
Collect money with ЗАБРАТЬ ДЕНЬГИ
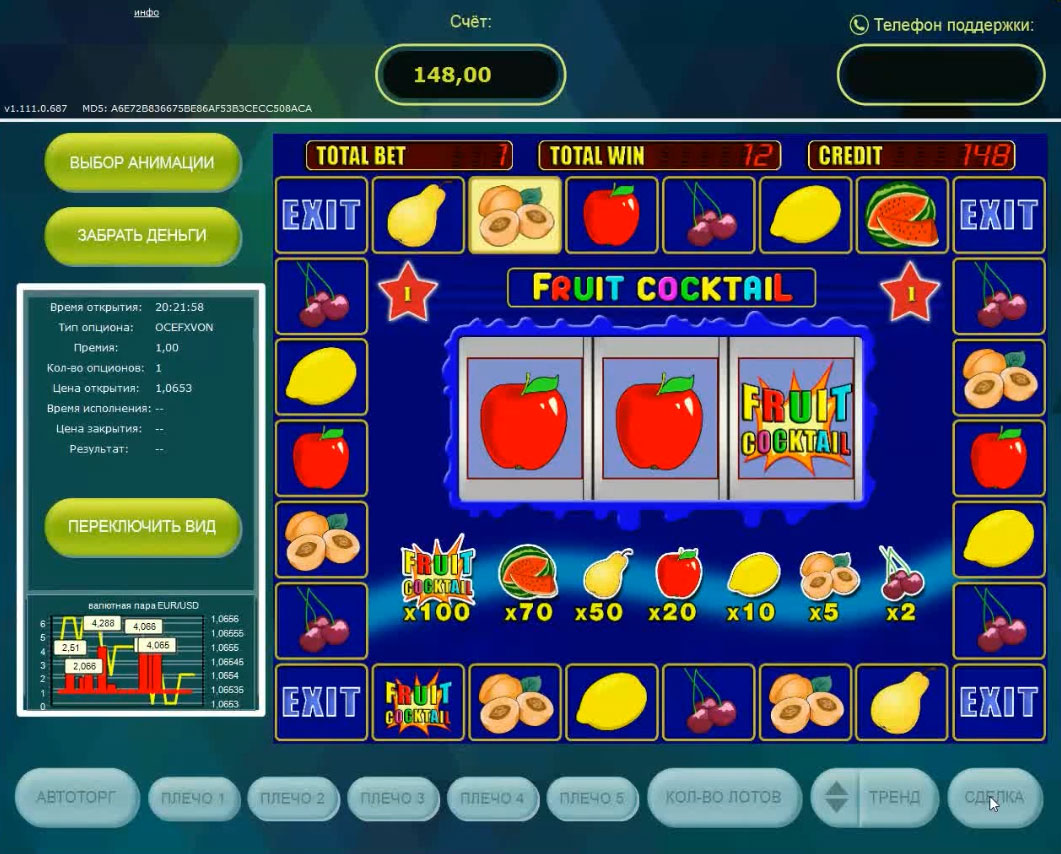point(142,235)
